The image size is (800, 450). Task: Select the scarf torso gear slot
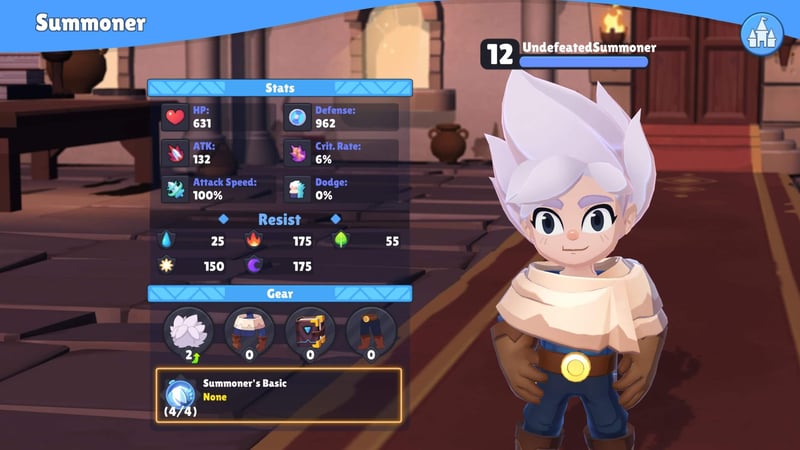pyautogui.click(x=248, y=330)
